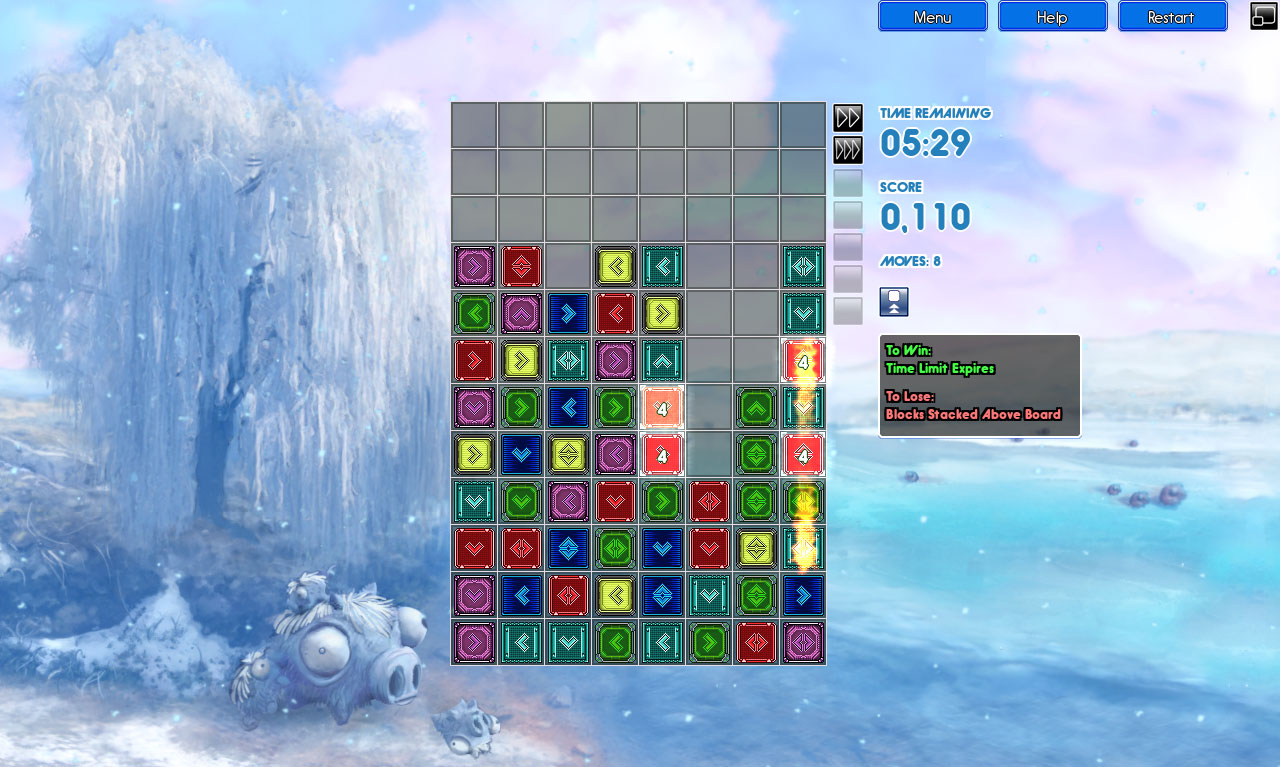Restart the level
The width and height of the screenshot is (1280, 767).
(1172, 16)
